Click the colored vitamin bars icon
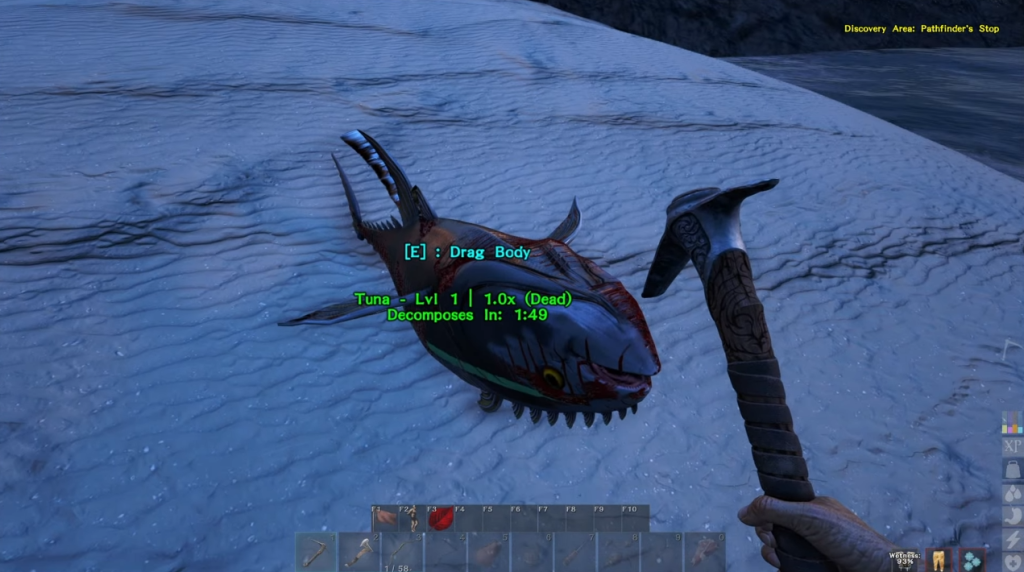Image resolution: width=1024 pixels, height=572 pixels. pos(1012,423)
